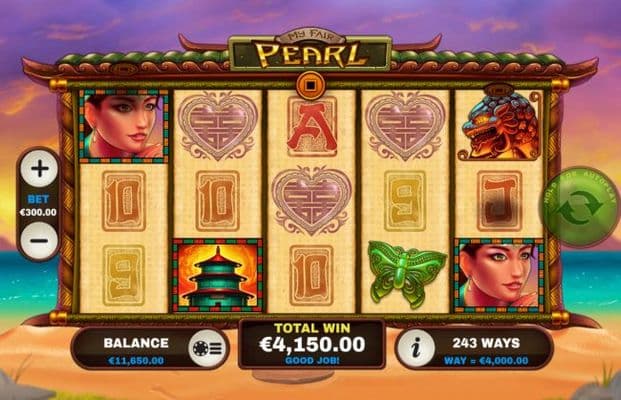Viewport: 621px width, 400px height.
Task: Increase the bet with the plus button
Action: click(x=39, y=169)
